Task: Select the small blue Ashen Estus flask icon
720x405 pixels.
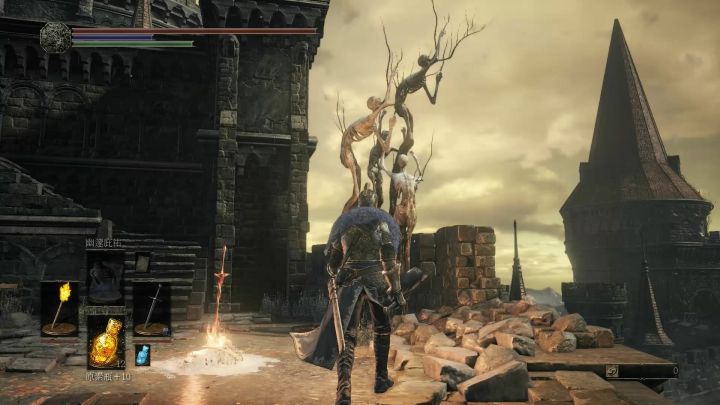Action: click(142, 354)
